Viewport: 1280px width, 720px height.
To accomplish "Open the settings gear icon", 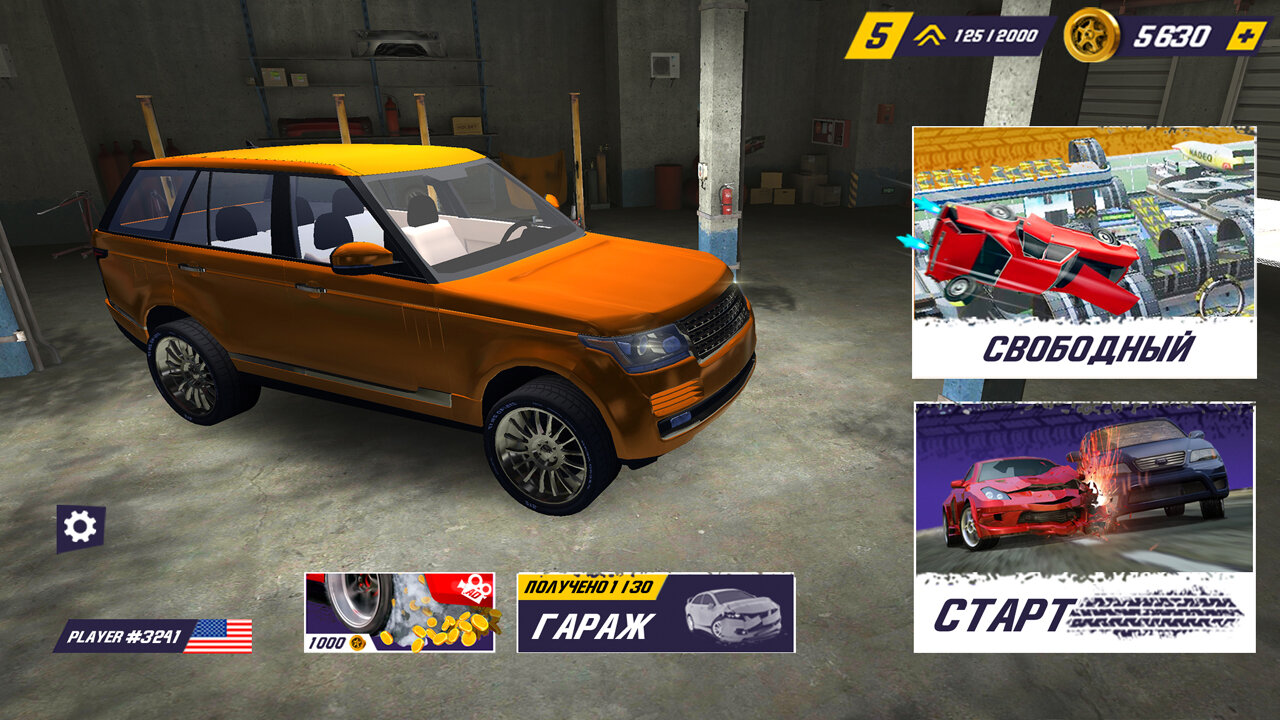I will click(80, 527).
